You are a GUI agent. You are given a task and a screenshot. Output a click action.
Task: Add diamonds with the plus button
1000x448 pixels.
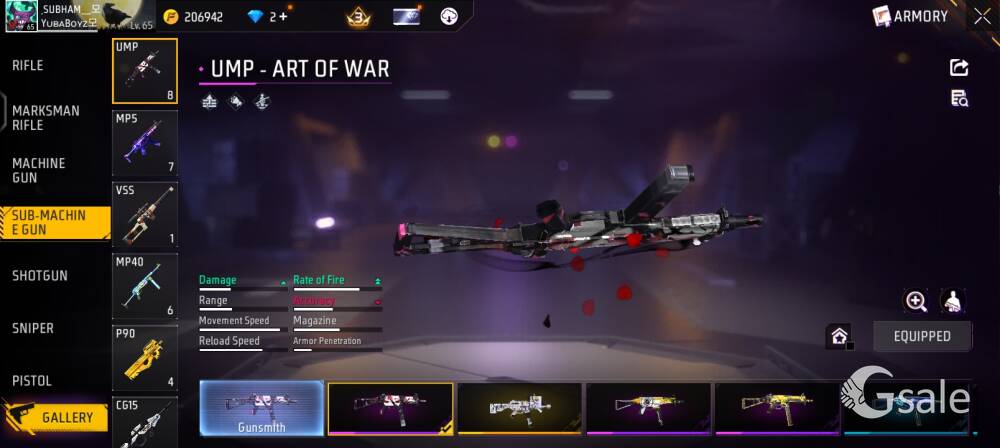click(282, 17)
